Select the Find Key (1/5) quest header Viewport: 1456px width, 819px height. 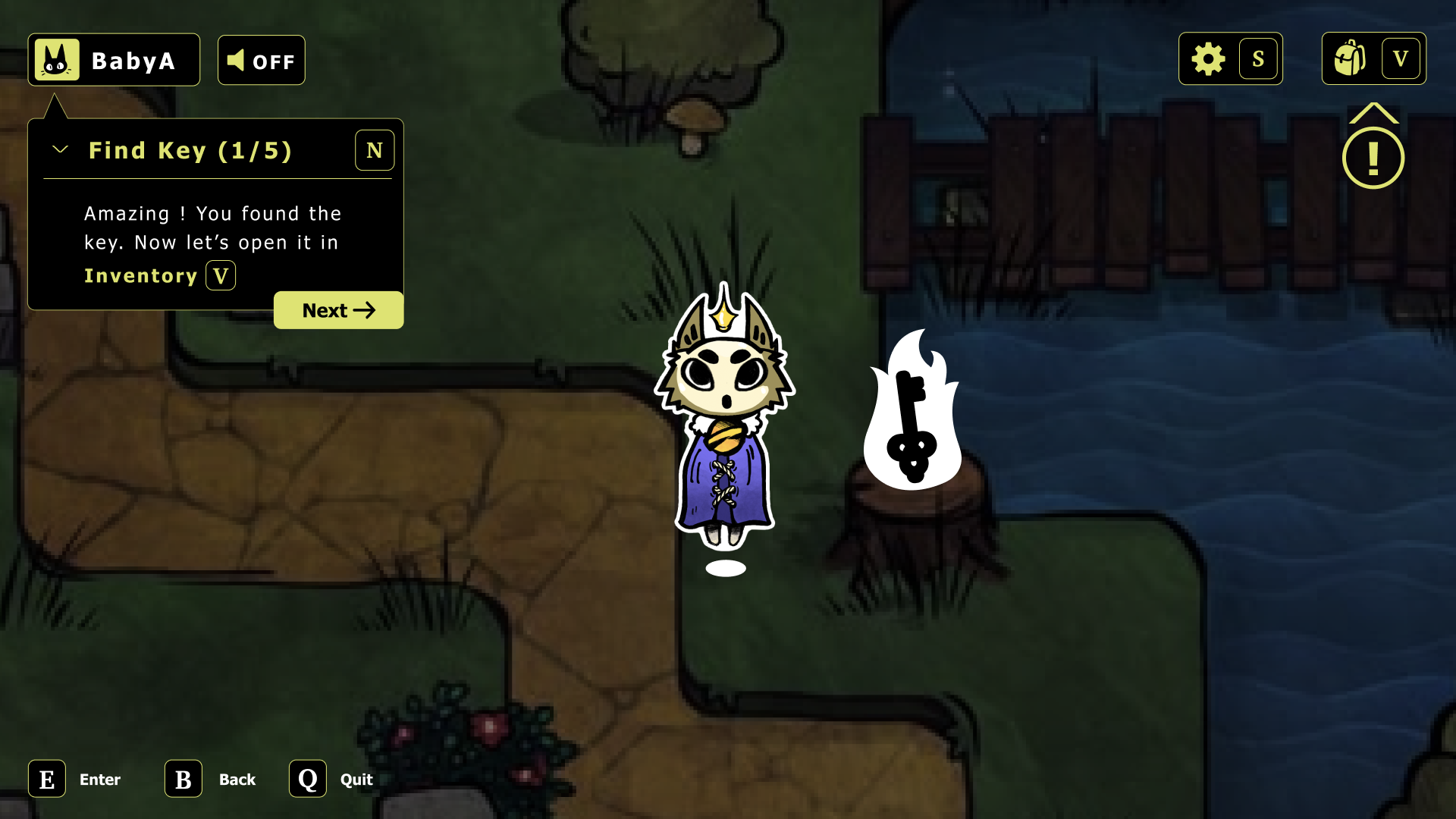click(x=191, y=150)
